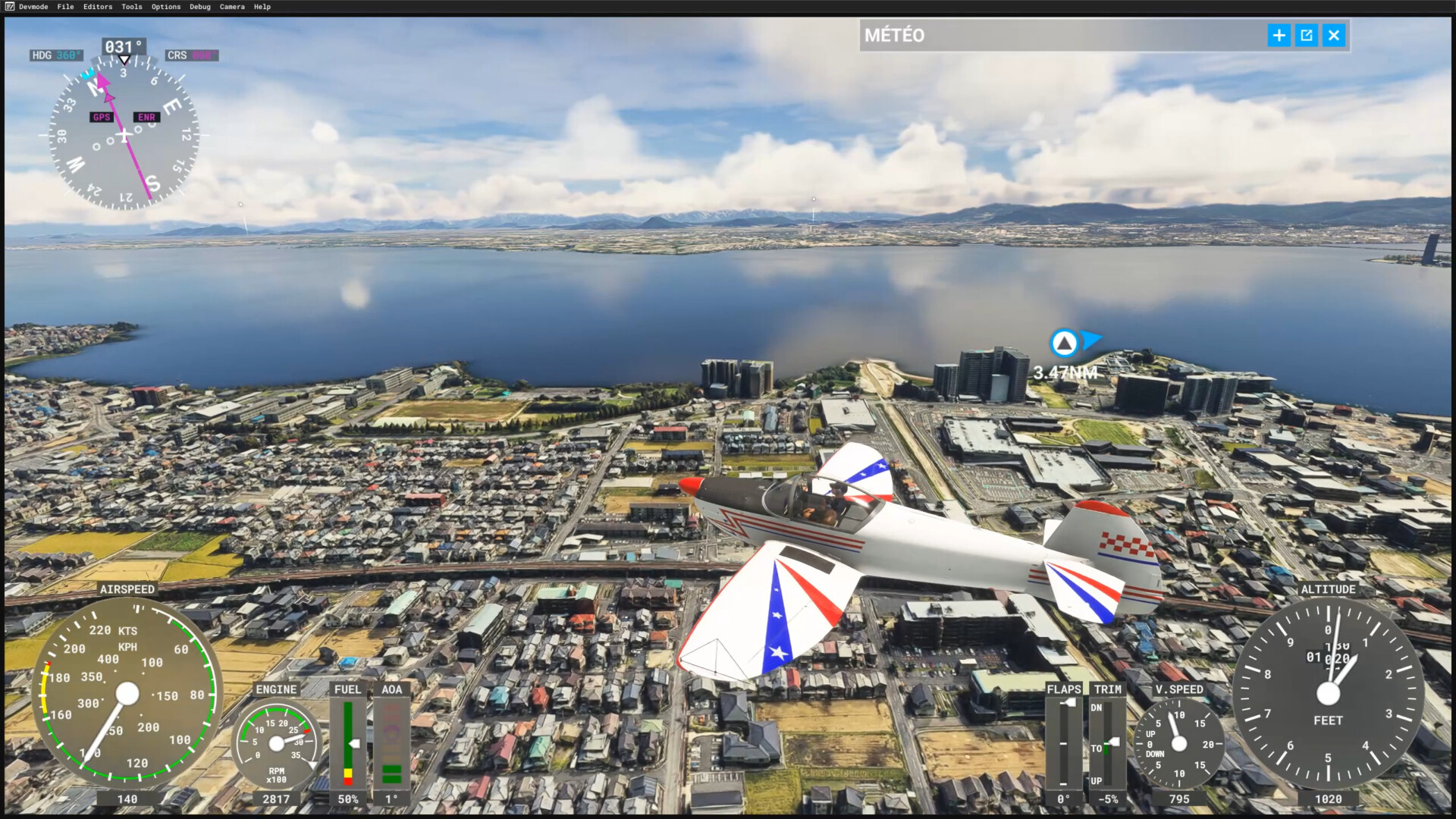Close the MÉTÉO weather panel
This screenshot has width=1456, height=819.
1334,36
